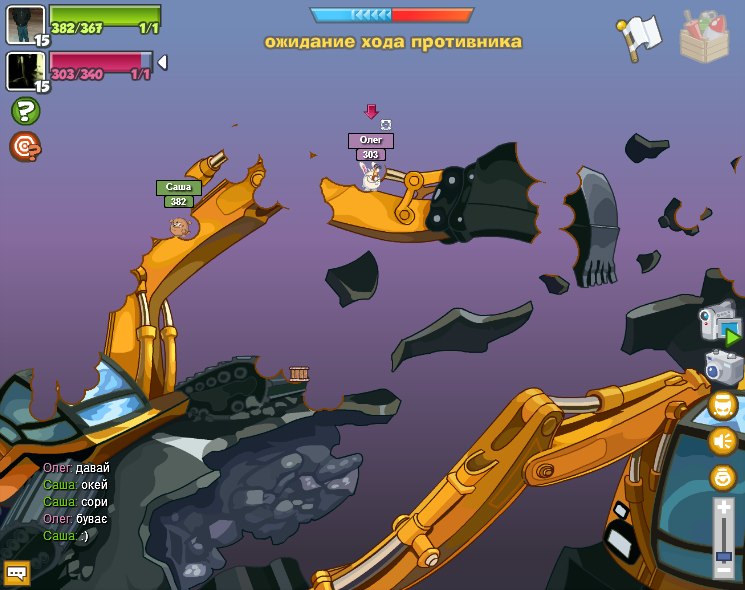Click the round orange button above the speaker
Image resolution: width=745 pixels, height=590 pixels.
(722, 405)
